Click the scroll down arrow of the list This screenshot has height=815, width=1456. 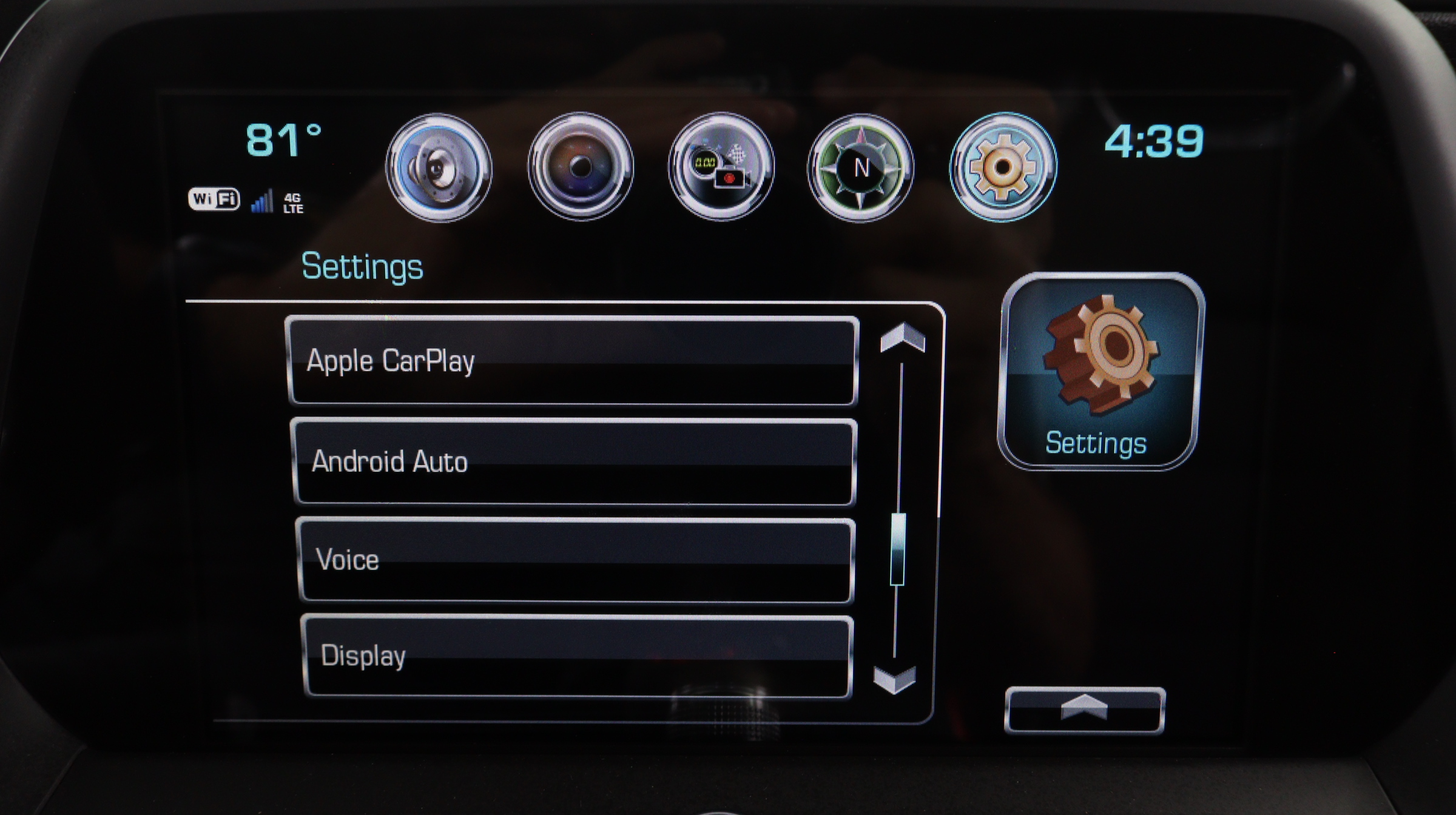[x=894, y=679]
